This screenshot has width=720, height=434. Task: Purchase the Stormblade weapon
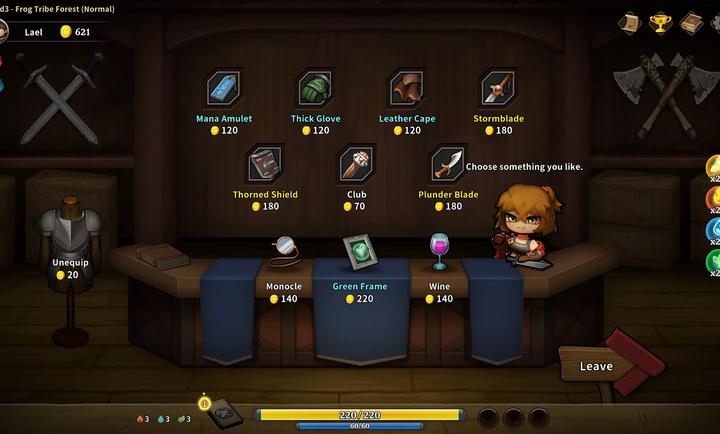coord(498,89)
